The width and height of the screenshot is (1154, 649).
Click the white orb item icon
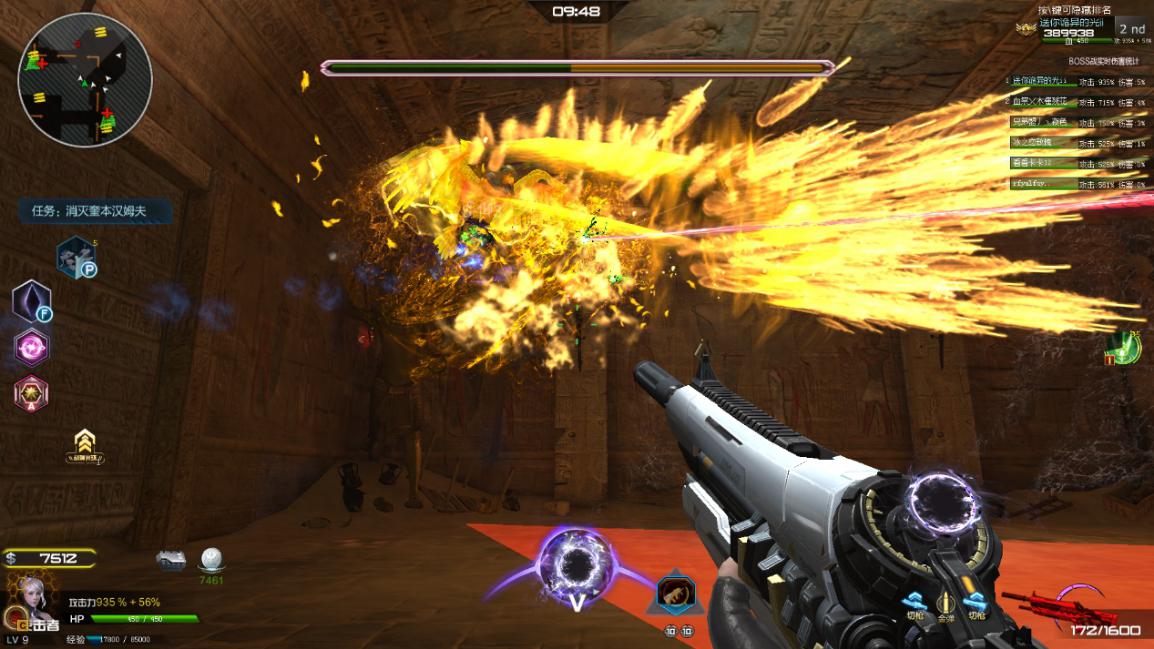click(x=211, y=560)
